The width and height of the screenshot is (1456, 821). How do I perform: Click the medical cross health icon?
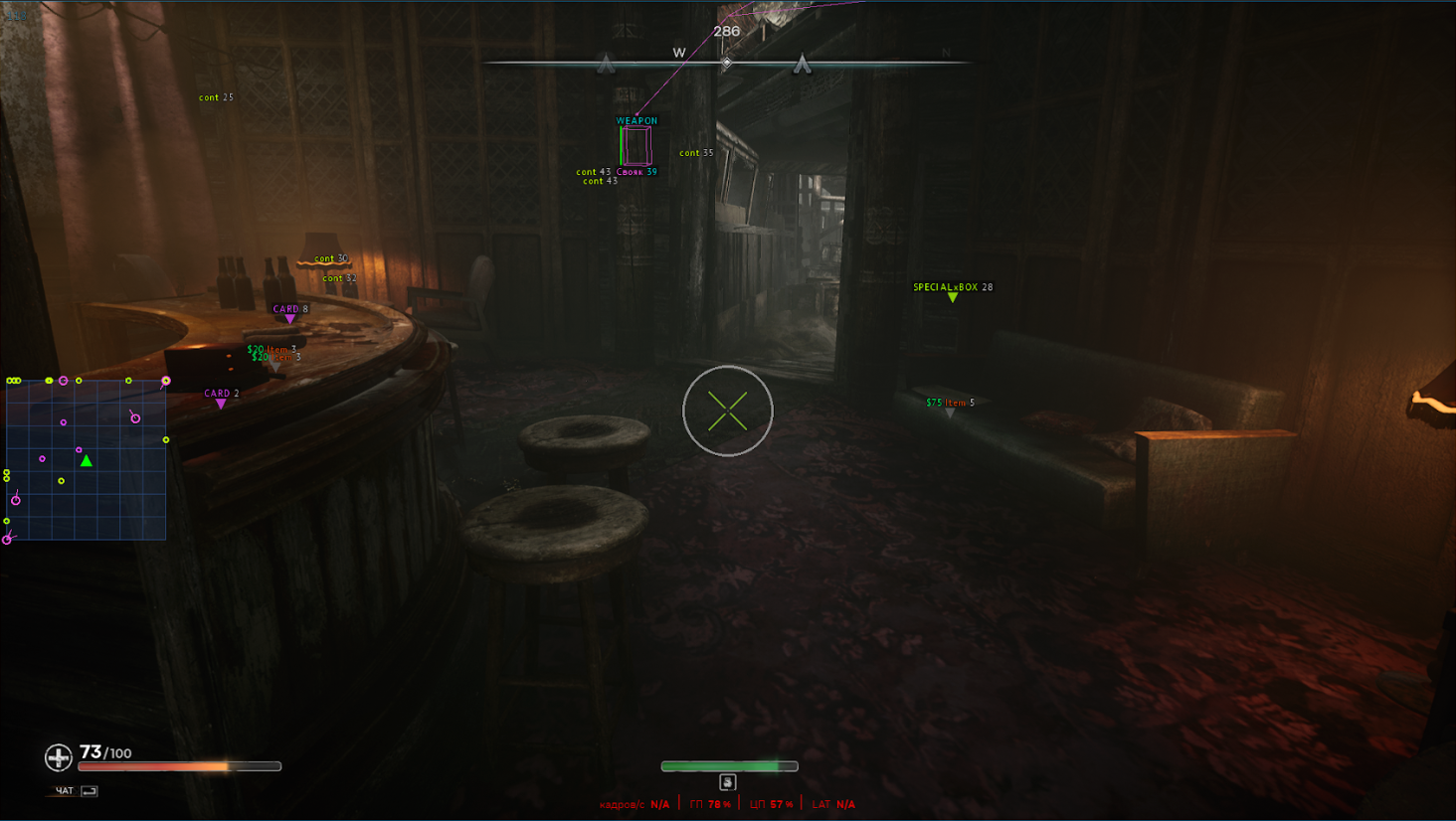pos(59,757)
